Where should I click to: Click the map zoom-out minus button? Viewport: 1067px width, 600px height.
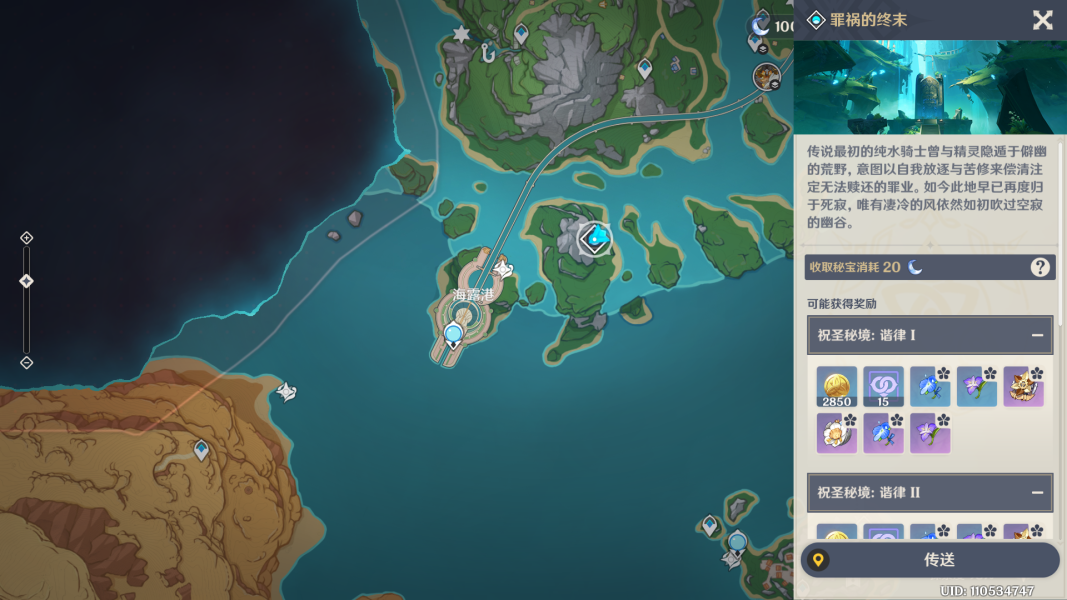tap(27, 362)
